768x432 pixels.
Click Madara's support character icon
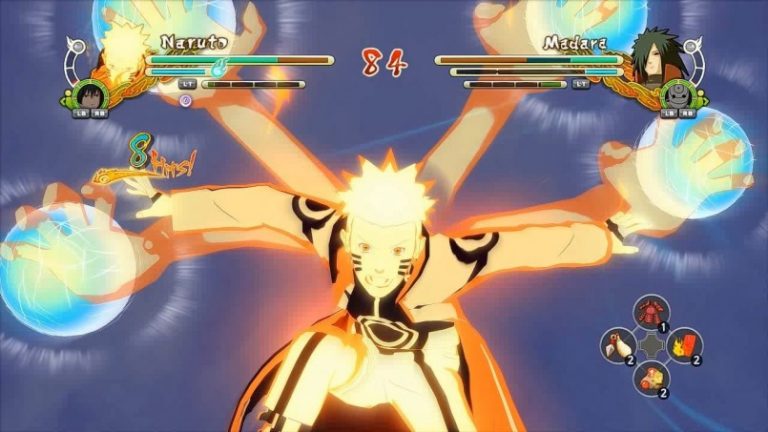(677, 94)
